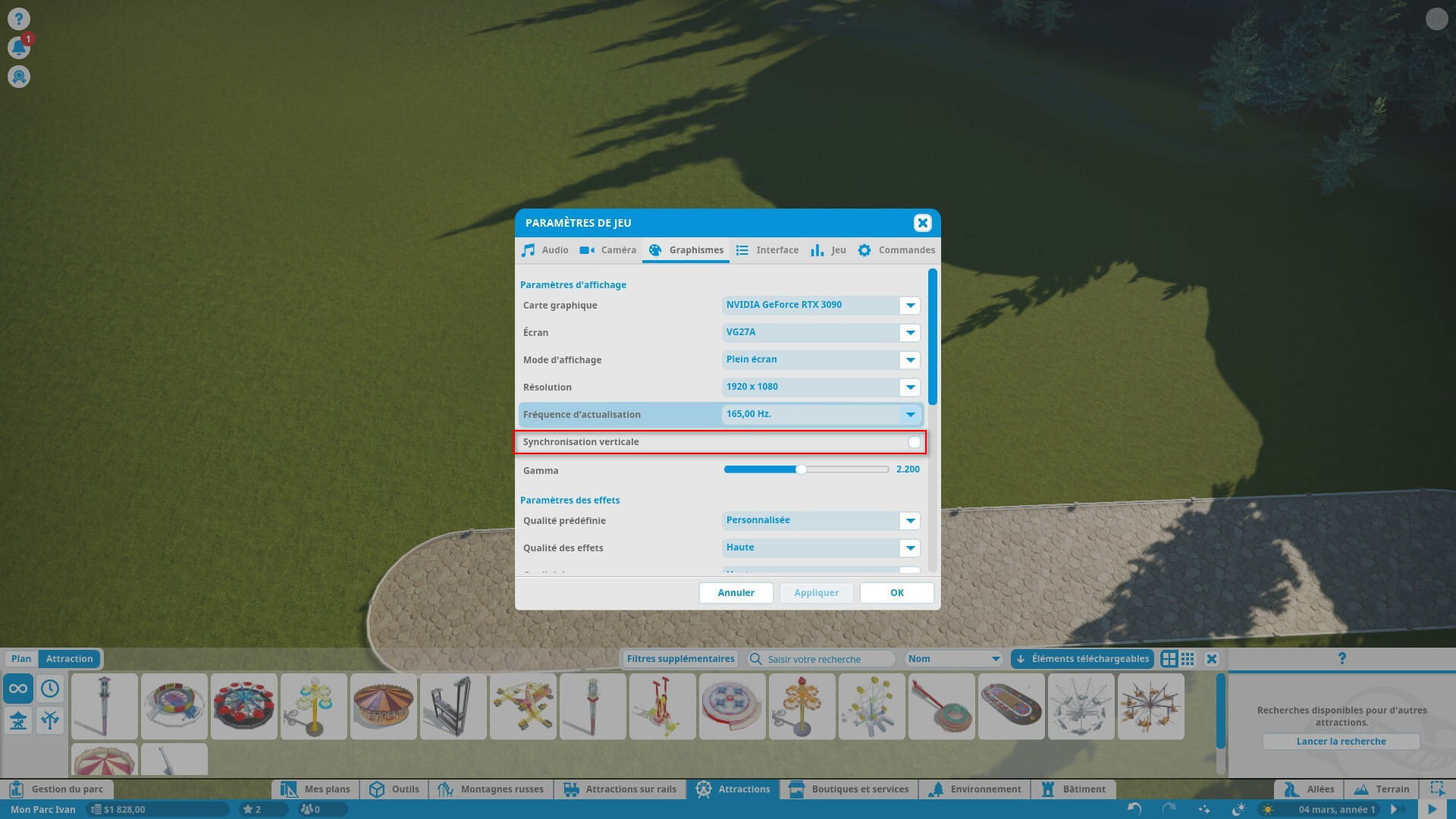Toggle Synchronisation verticale checkbox
The image size is (1456, 819).
[x=914, y=442]
